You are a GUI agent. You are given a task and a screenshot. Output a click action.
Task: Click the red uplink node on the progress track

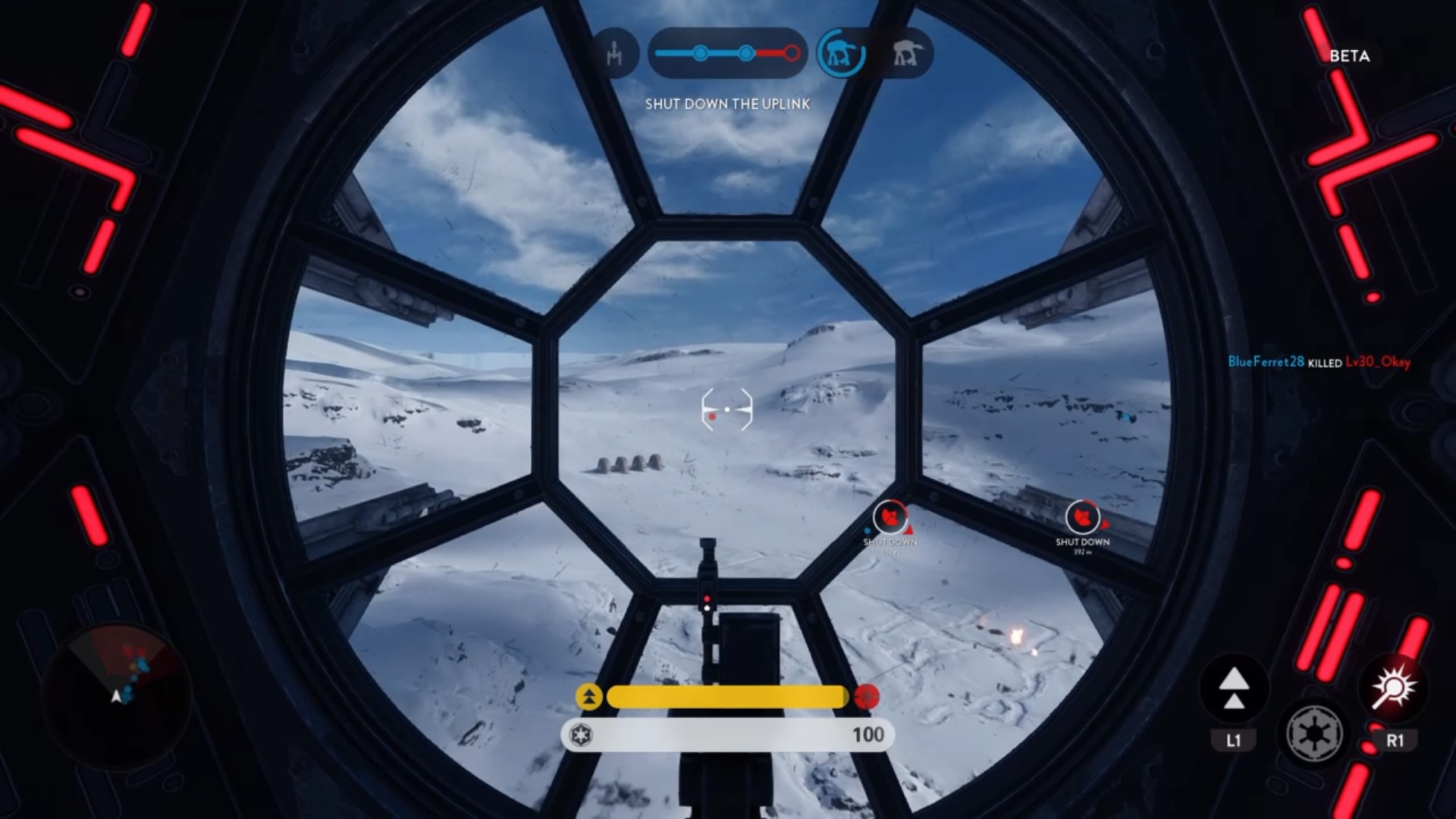coord(792,53)
